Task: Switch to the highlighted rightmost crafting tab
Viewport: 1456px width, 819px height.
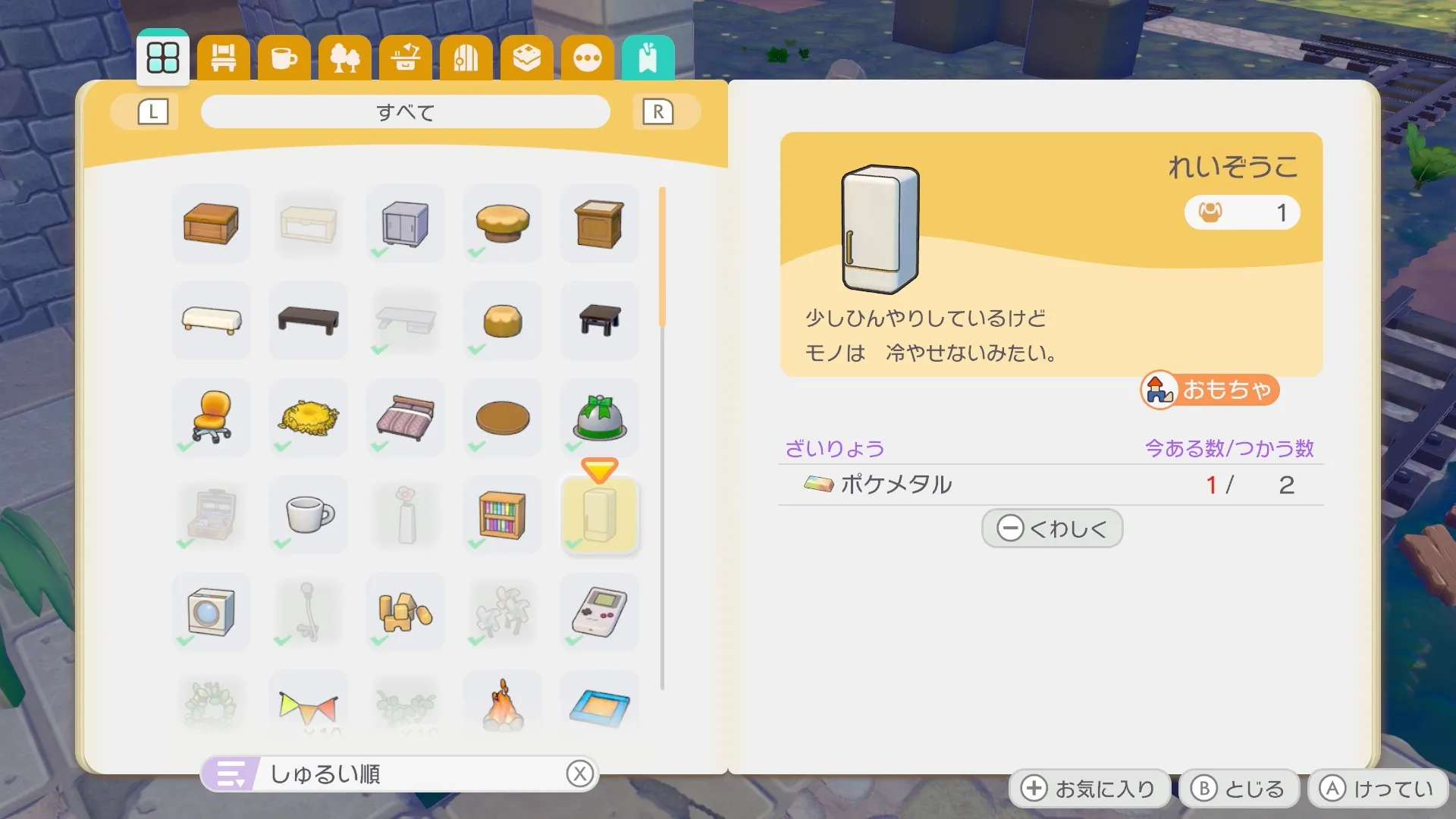Action: click(x=648, y=57)
